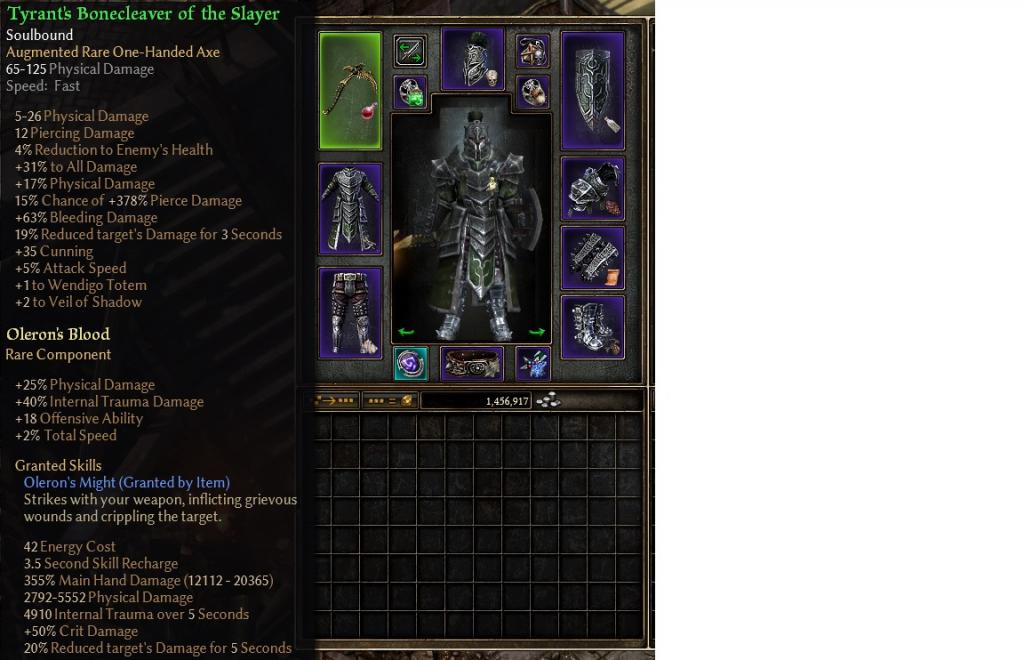
Task: Select the Tyrant's Bonecleaver axe slot
Action: coord(350,90)
